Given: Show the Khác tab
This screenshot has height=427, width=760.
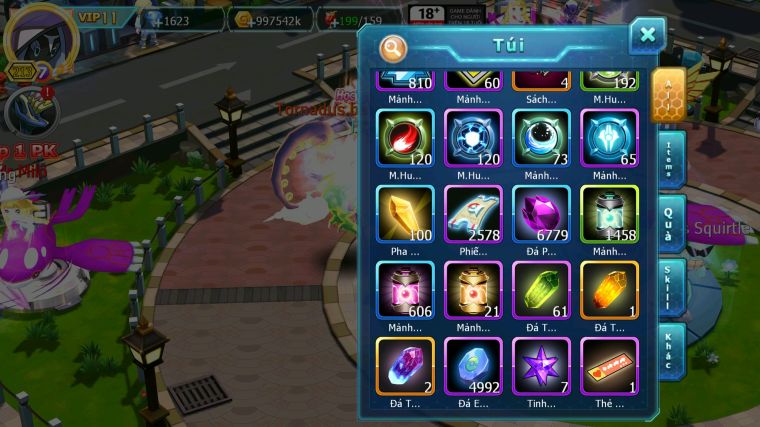Looking at the screenshot, I should 670,350.
